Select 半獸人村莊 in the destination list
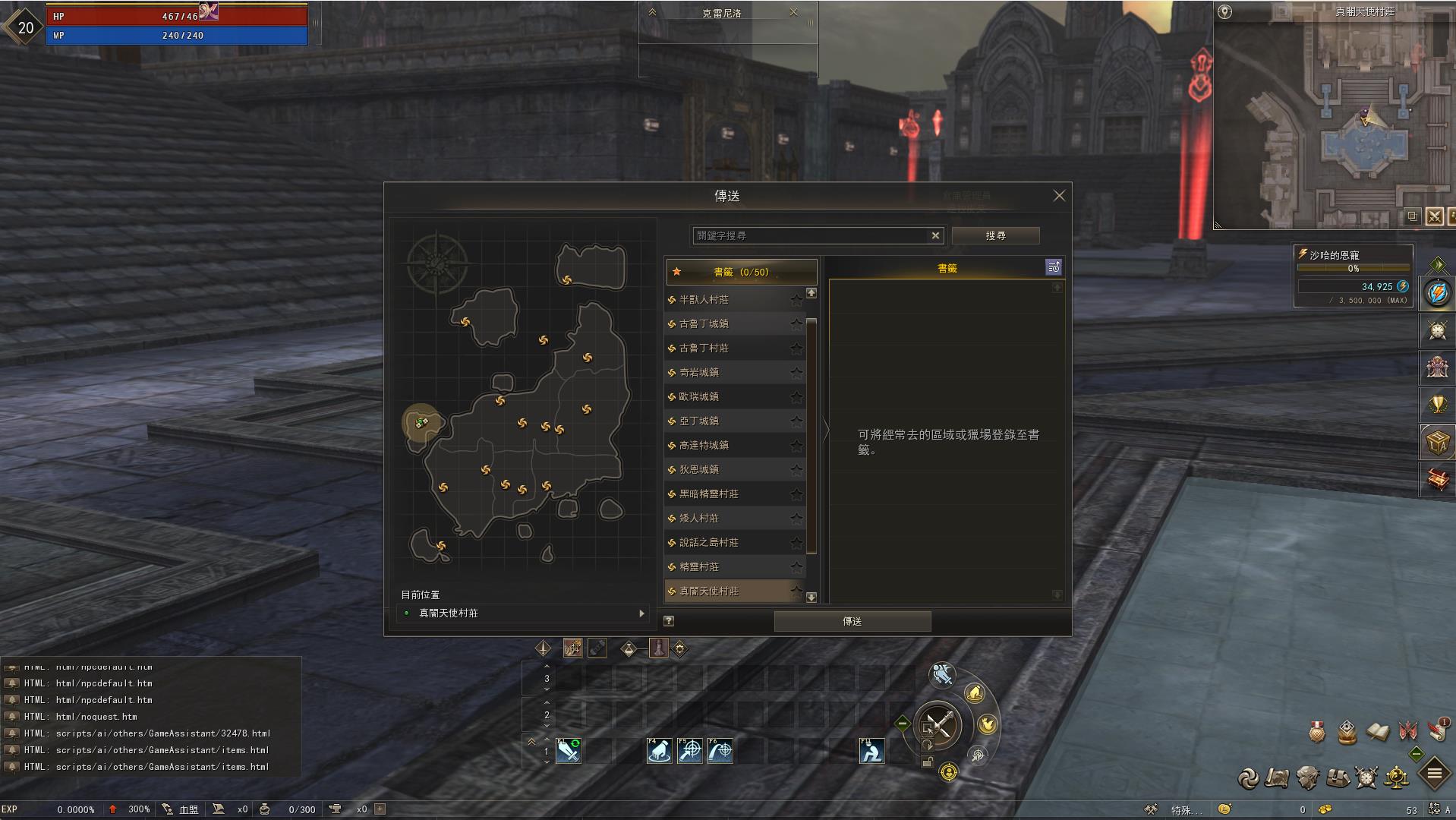This screenshot has width=1456, height=820. point(704,300)
